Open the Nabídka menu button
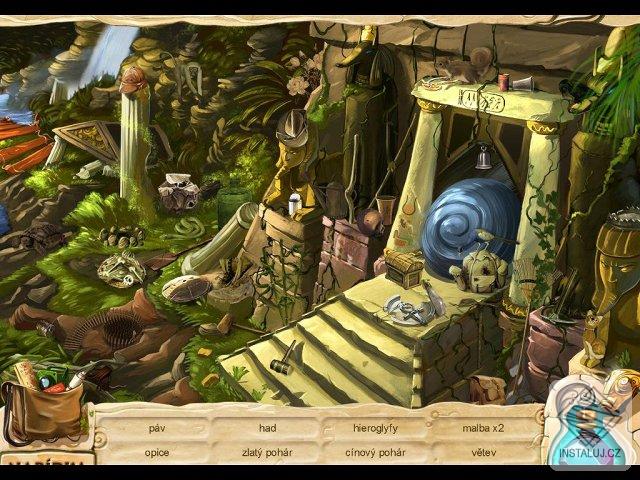 [x=45, y=463]
